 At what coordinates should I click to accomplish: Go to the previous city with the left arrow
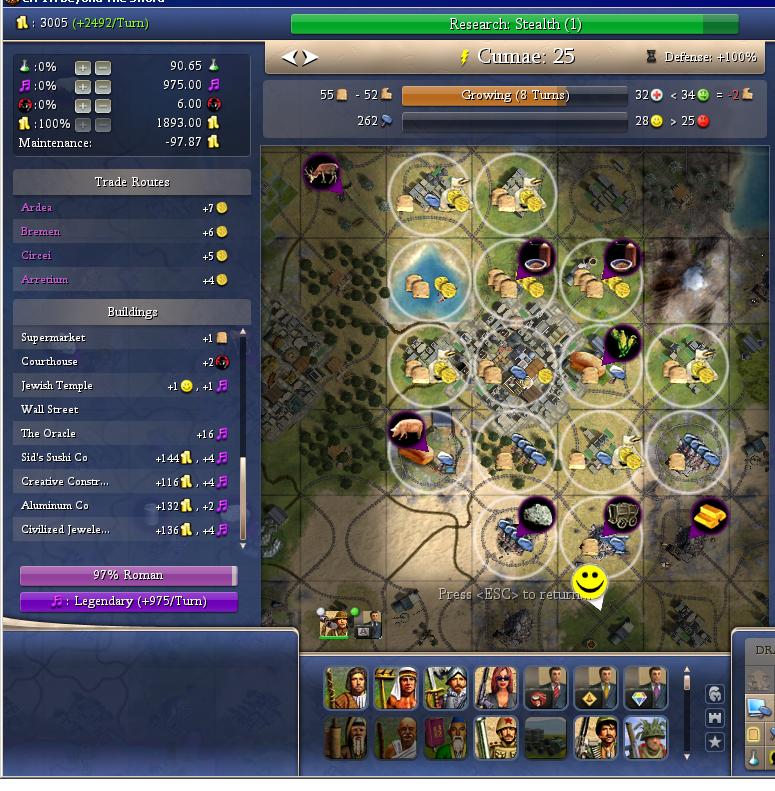pos(290,58)
